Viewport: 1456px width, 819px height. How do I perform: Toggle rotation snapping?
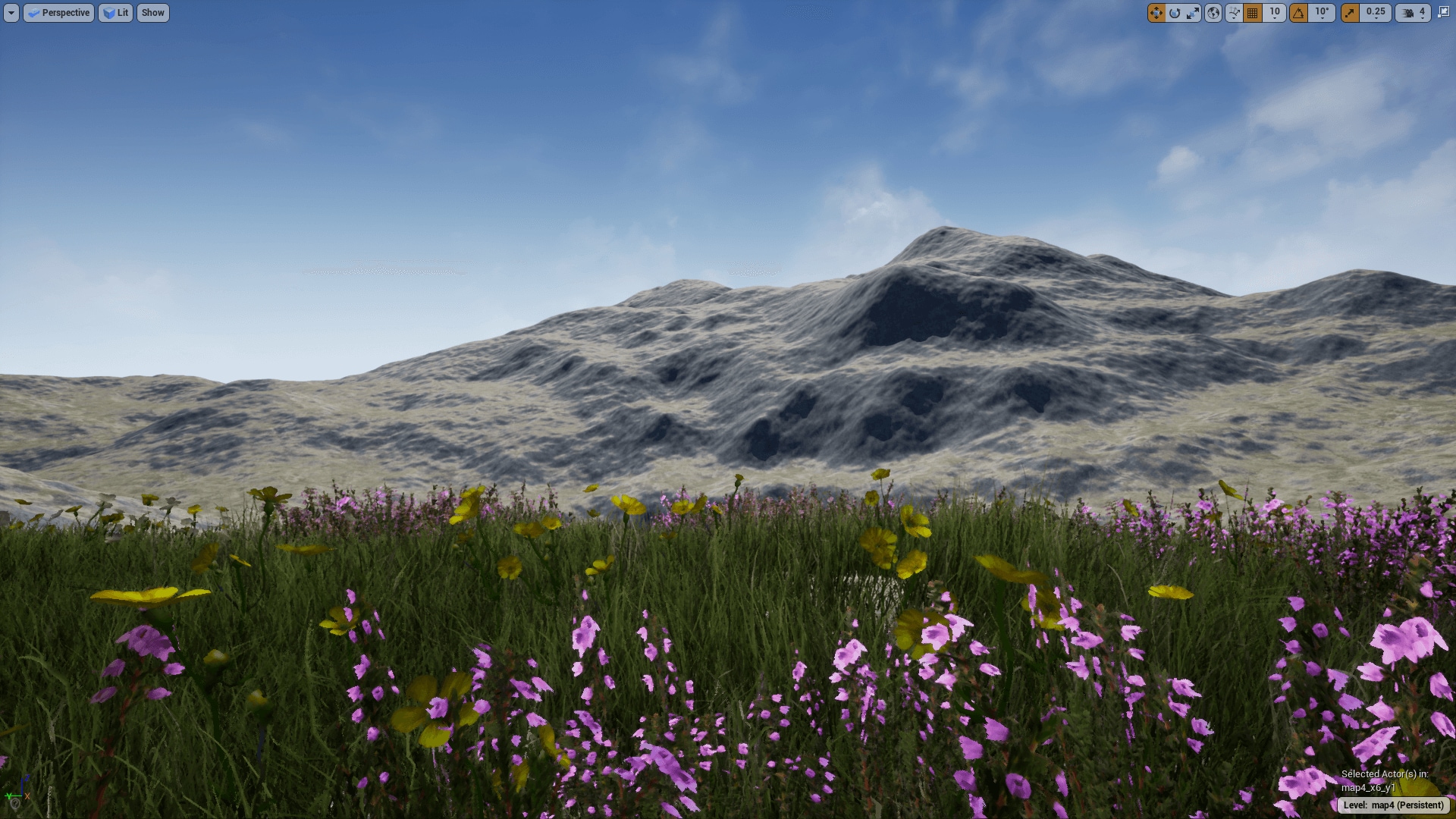tap(1298, 12)
